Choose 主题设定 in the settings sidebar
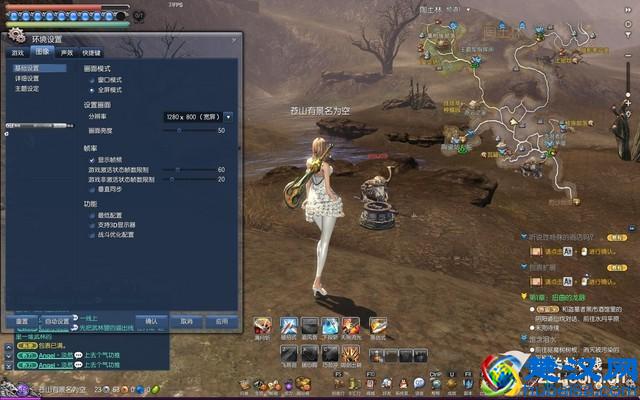Viewport: 640px width, 400px height. (x=27, y=88)
